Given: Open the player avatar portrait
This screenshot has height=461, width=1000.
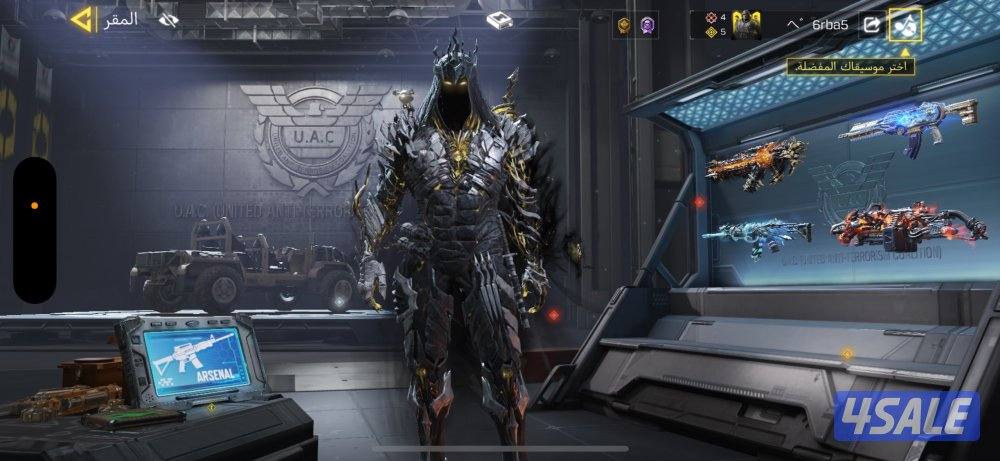Looking at the screenshot, I should [746, 24].
